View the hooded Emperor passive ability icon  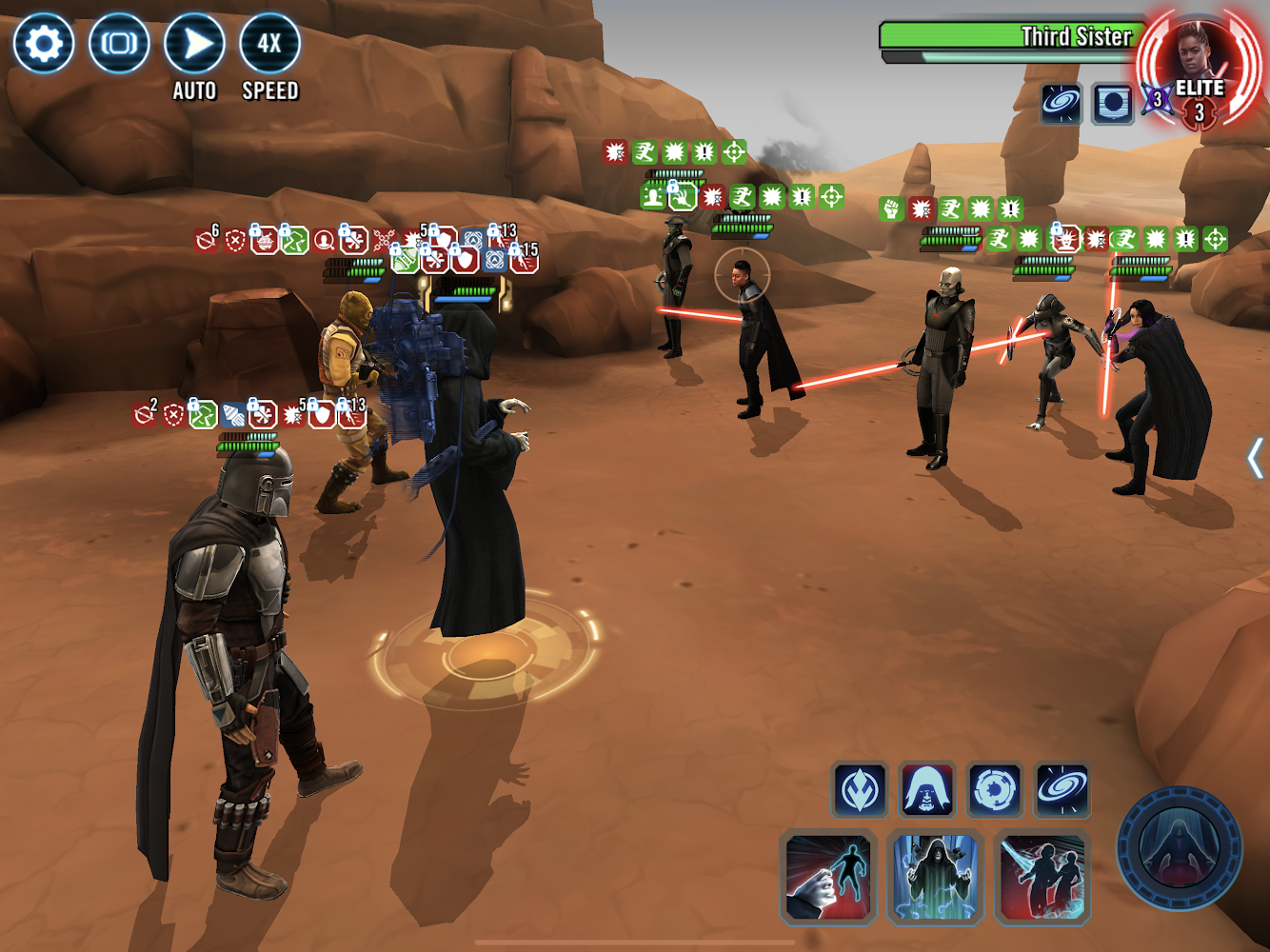(x=927, y=790)
